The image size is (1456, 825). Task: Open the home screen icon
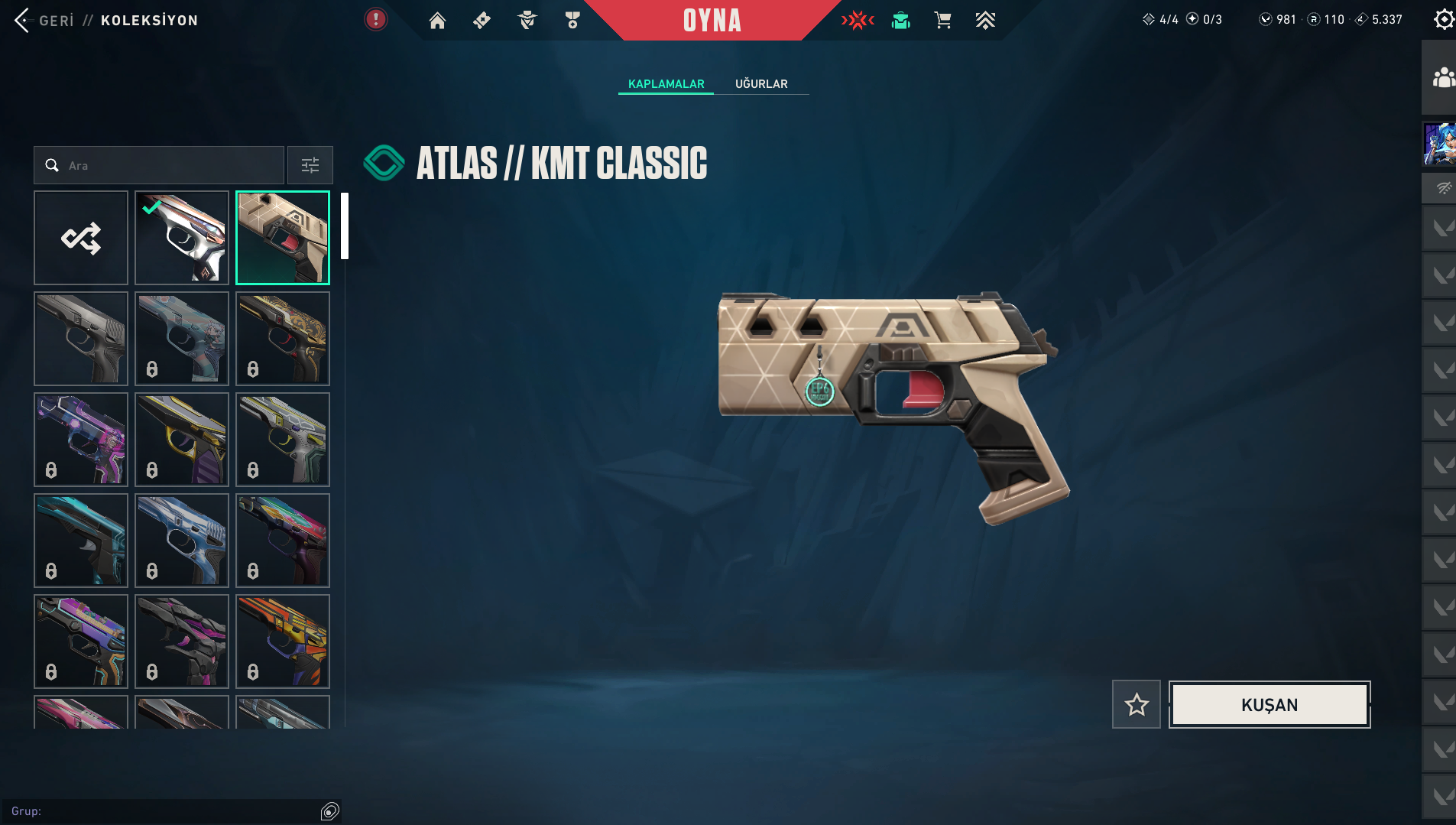pos(437,21)
